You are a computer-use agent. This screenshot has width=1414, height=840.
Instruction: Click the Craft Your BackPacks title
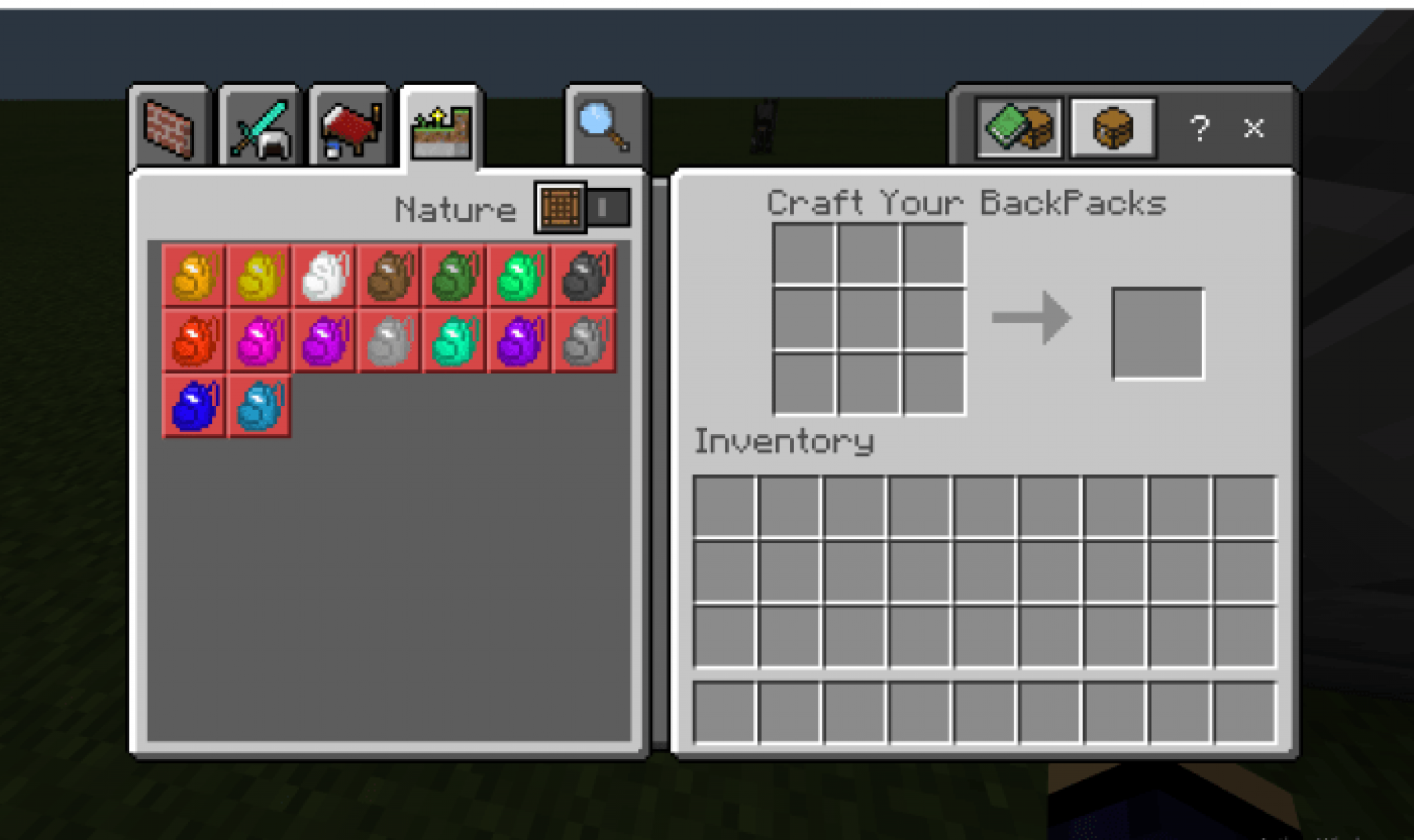965,202
